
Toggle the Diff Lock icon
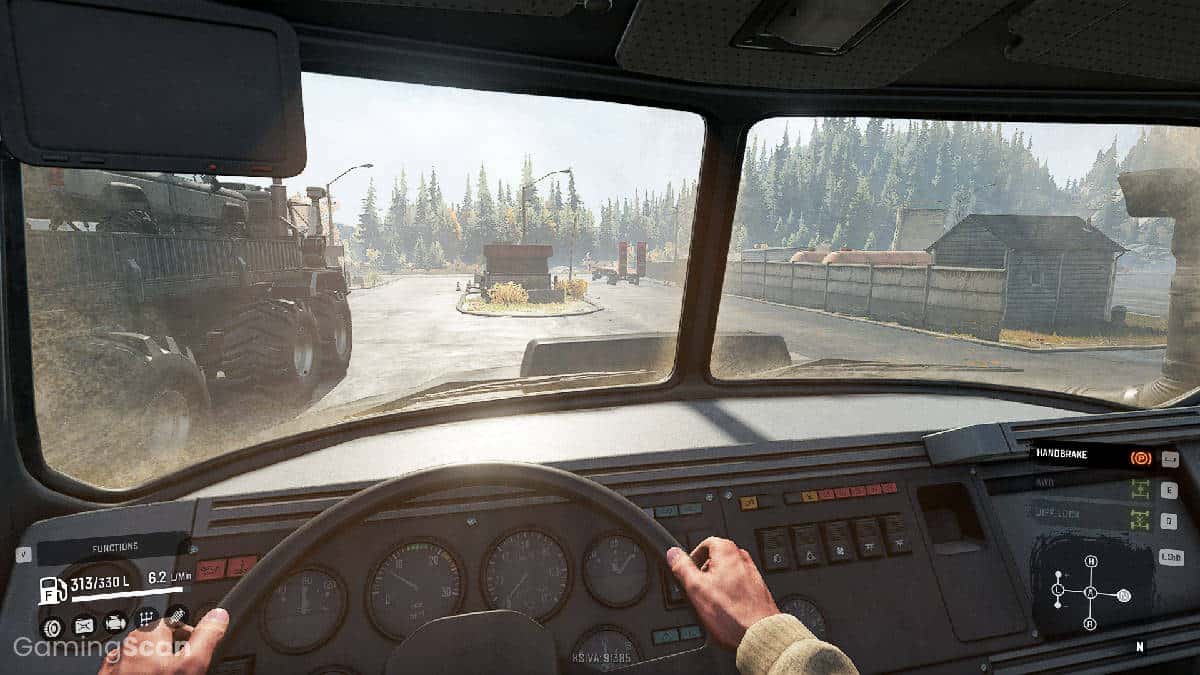1139,520
